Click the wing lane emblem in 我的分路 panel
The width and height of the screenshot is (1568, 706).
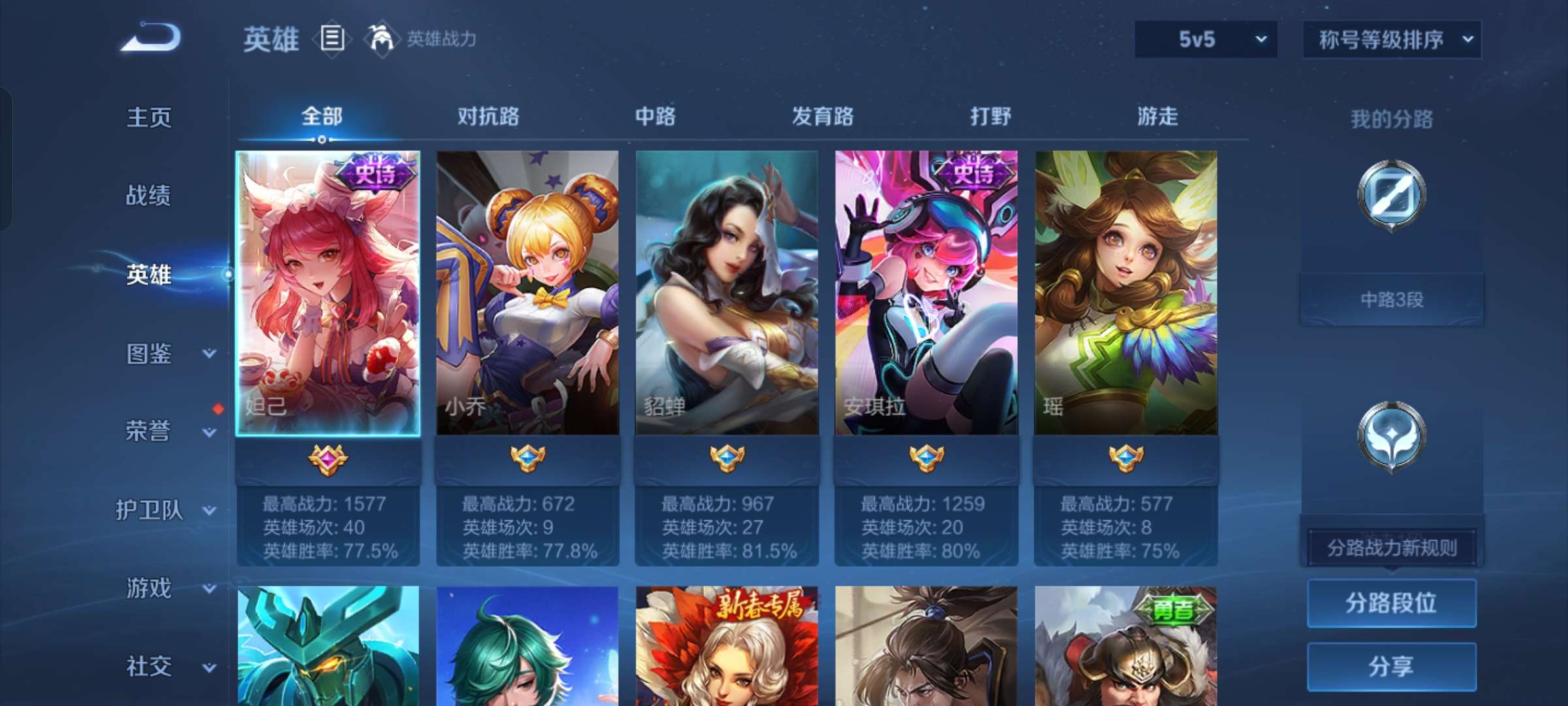point(1392,437)
